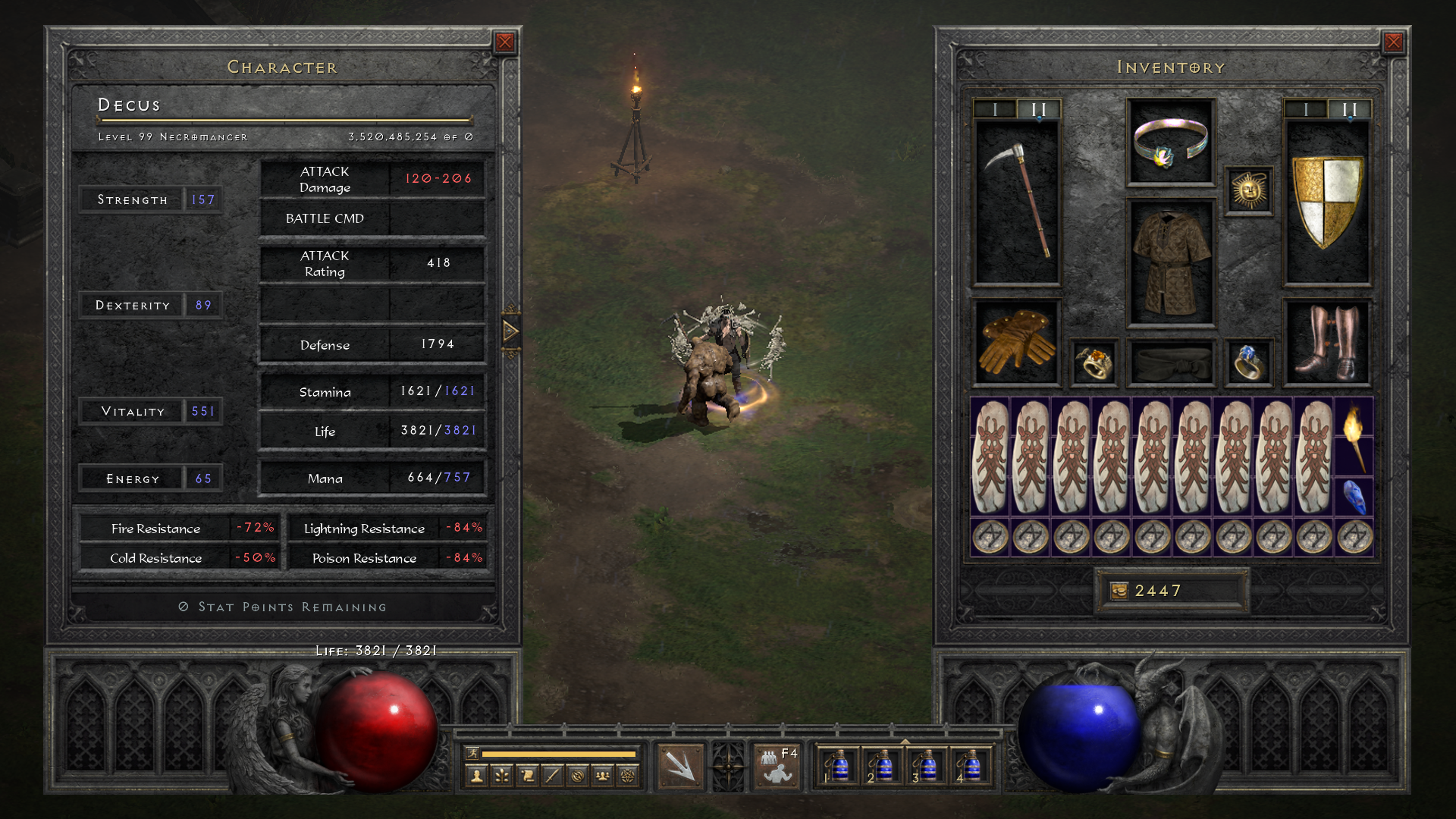The height and width of the screenshot is (819, 1456).
Task: Open the Character panel icon in skill bar
Action: (476, 773)
